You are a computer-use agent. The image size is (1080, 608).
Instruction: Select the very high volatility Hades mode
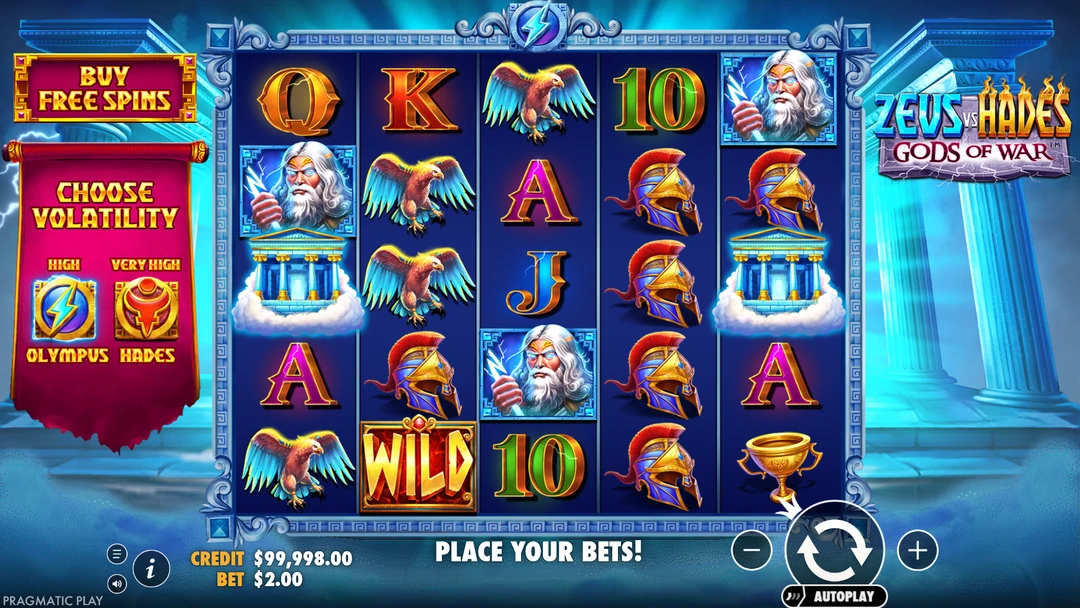146,309
